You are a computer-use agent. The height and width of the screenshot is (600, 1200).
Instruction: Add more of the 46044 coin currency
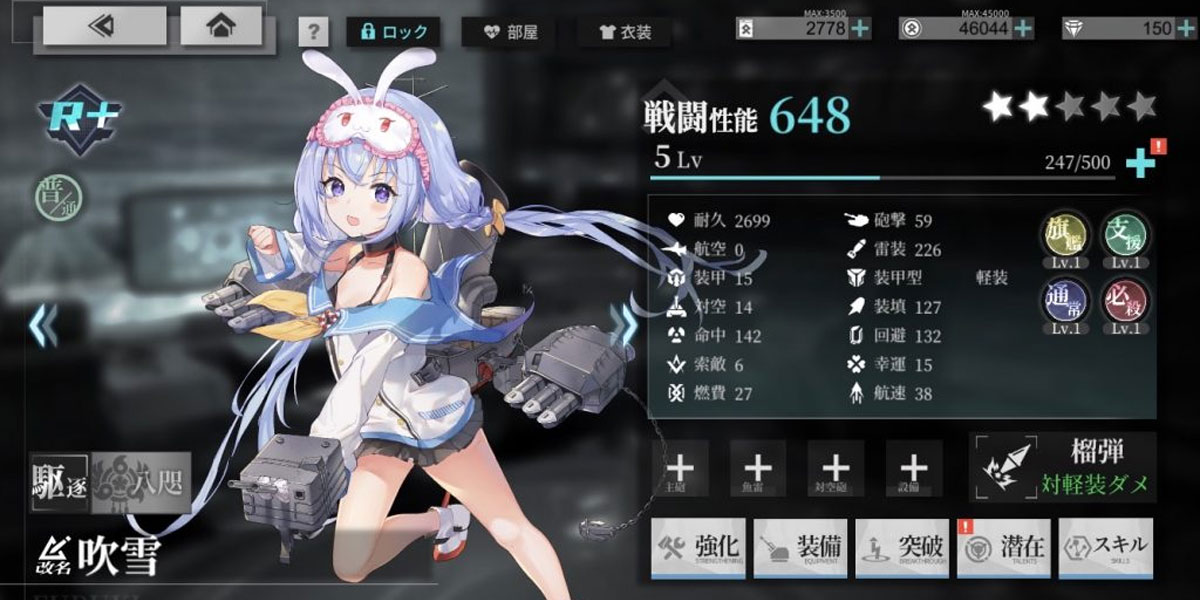pyautogui.click(x=1023, y=29)
